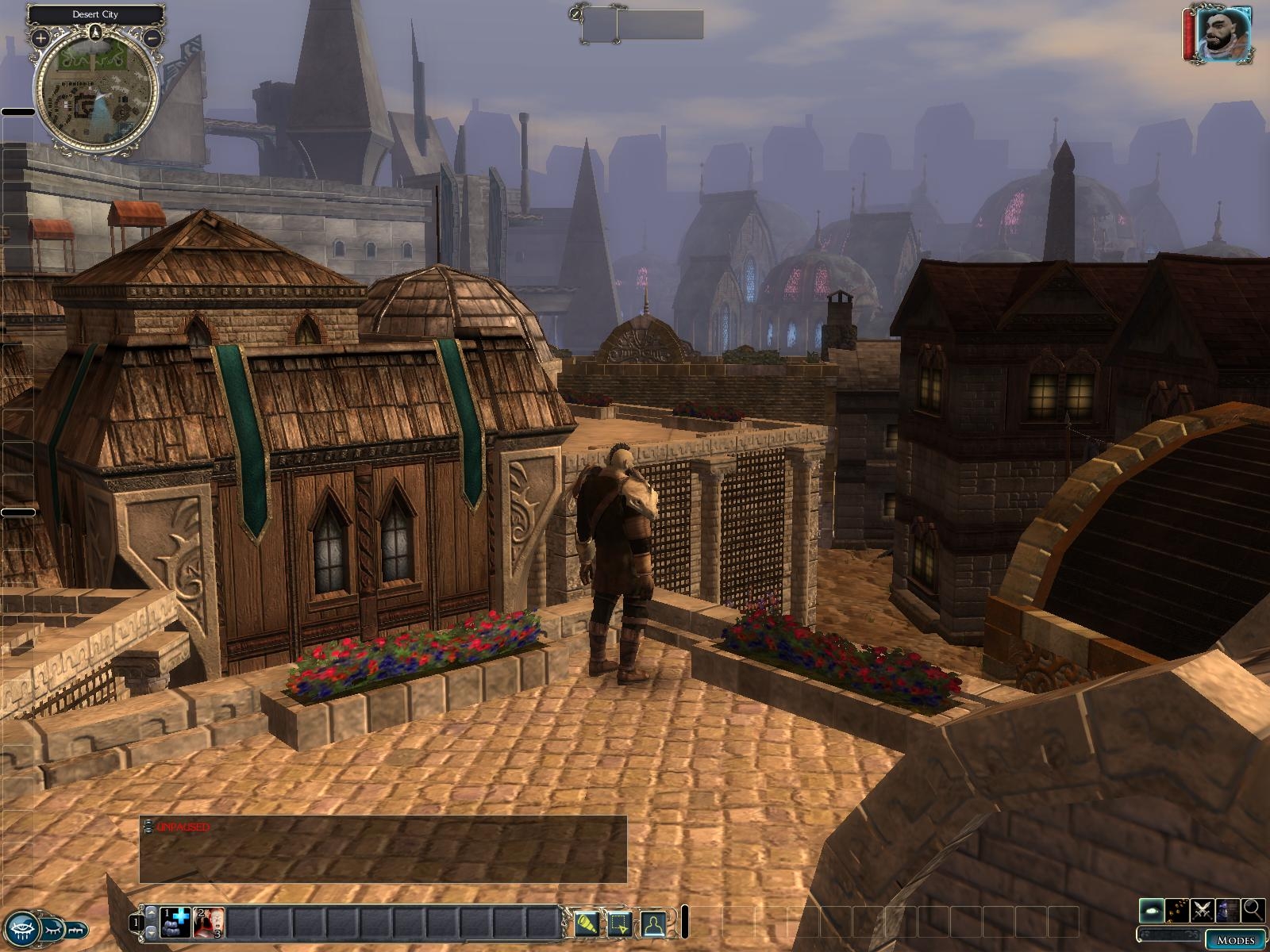
Task: Toggle the golden footprints tracking mode
Action: click(1177, 909)
